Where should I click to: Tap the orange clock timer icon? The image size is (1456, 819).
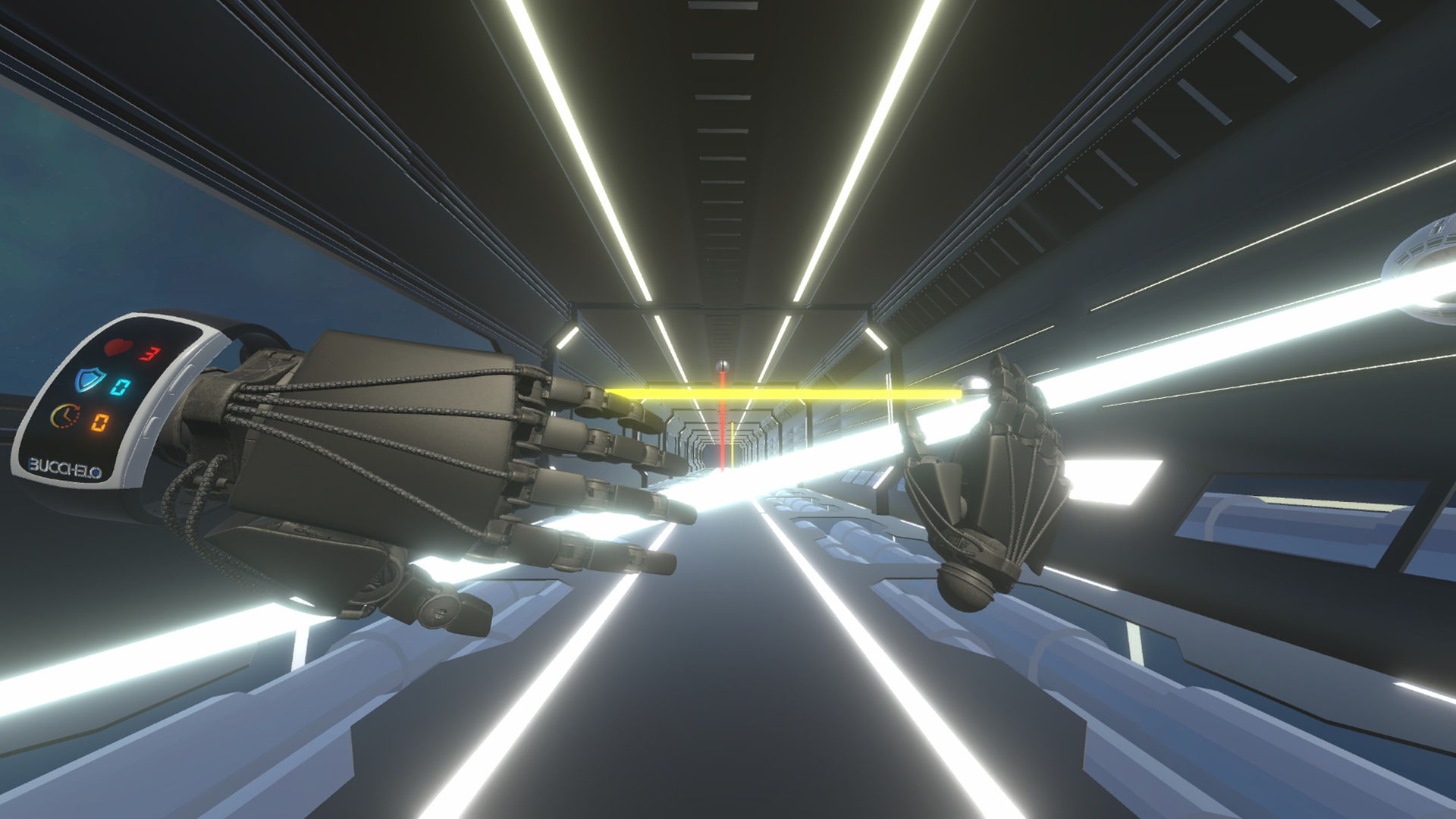coord(64,415)
